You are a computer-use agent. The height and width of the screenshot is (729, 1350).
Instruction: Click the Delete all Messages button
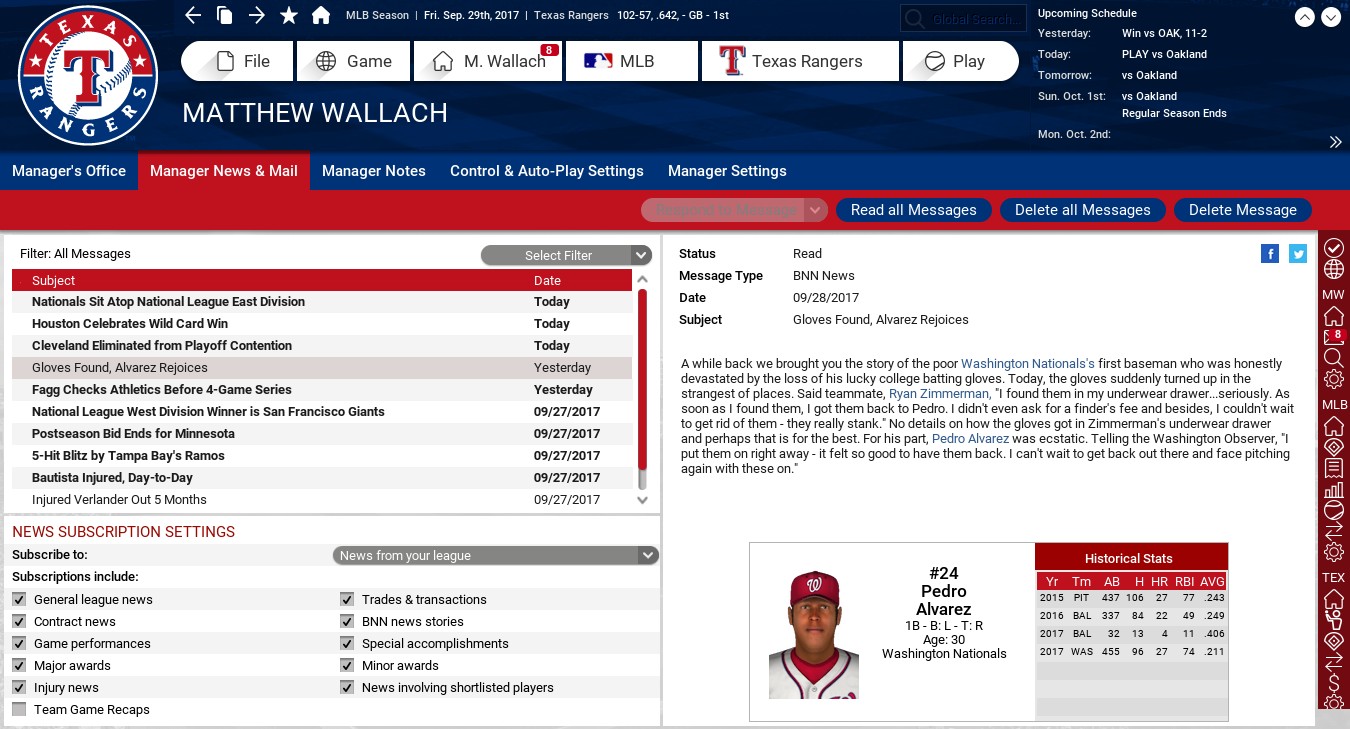[x=1082, y=210]
